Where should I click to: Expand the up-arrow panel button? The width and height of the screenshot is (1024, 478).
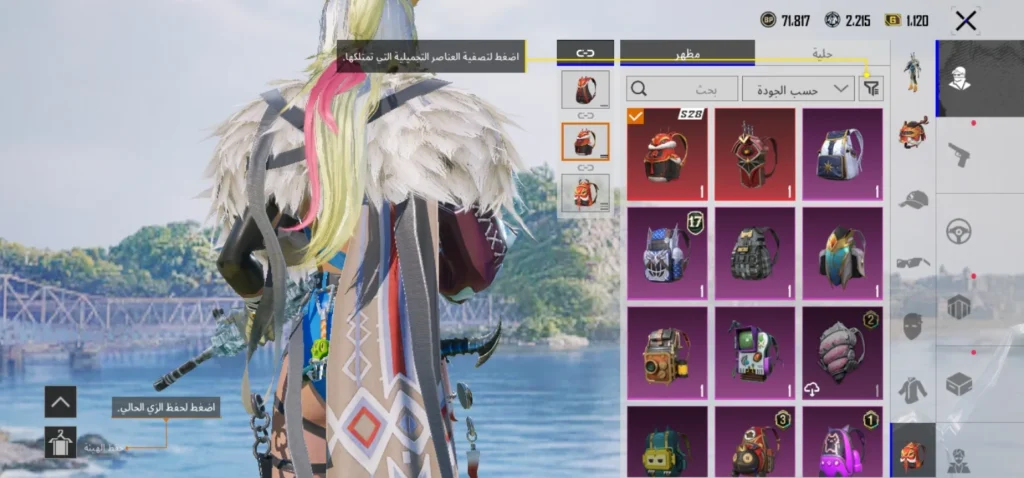click(60, 402)
